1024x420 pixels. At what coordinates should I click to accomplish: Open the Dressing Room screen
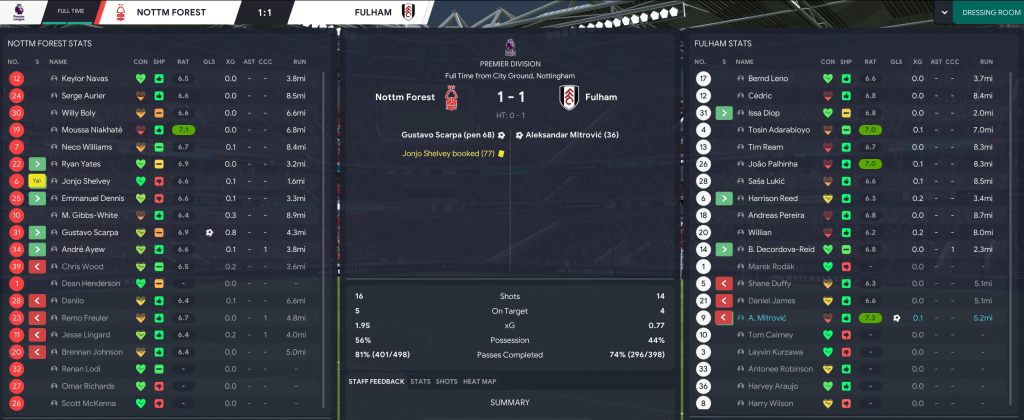click(x=986, y=12)
